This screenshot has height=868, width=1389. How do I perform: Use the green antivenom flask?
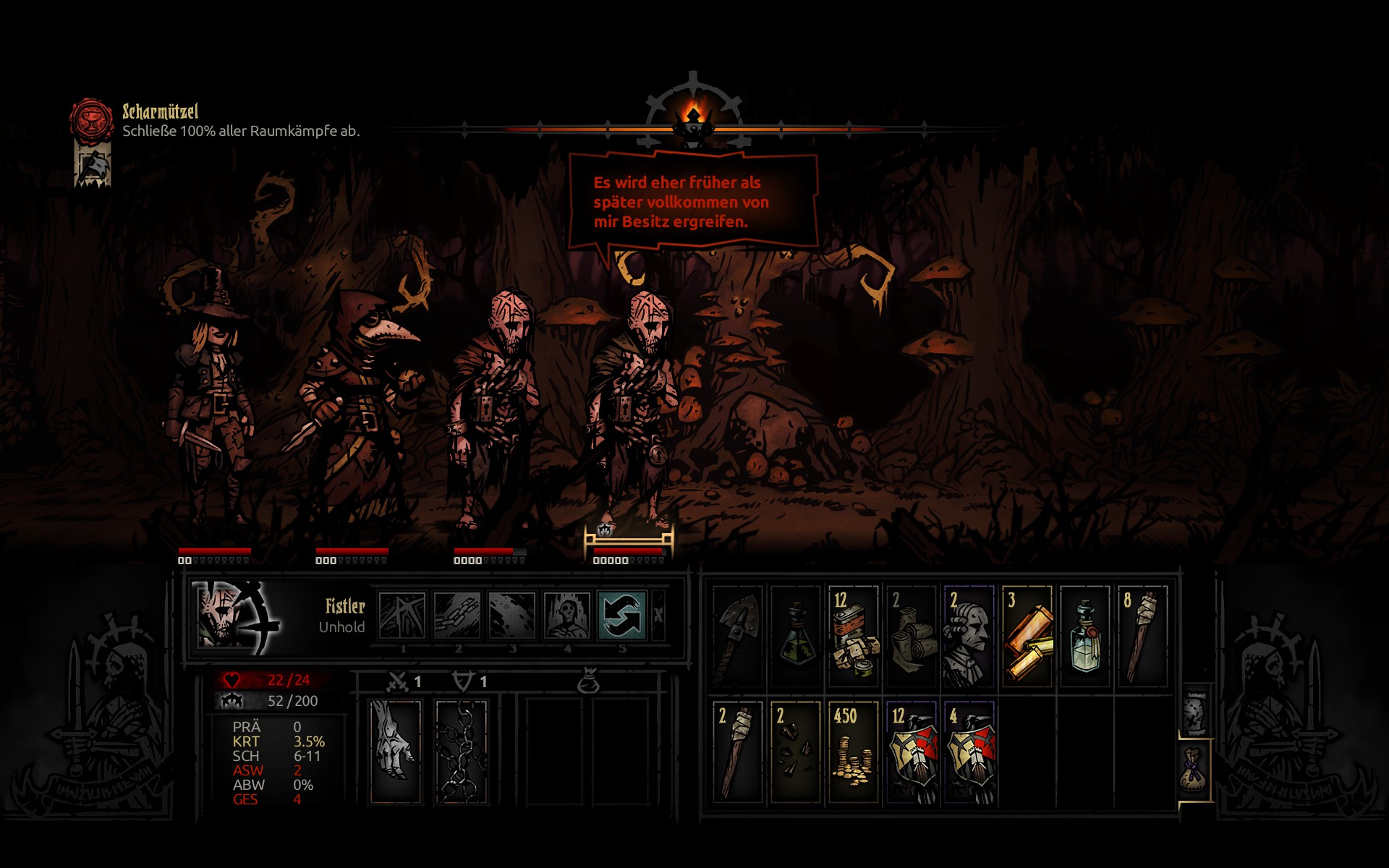click(795, 637)
